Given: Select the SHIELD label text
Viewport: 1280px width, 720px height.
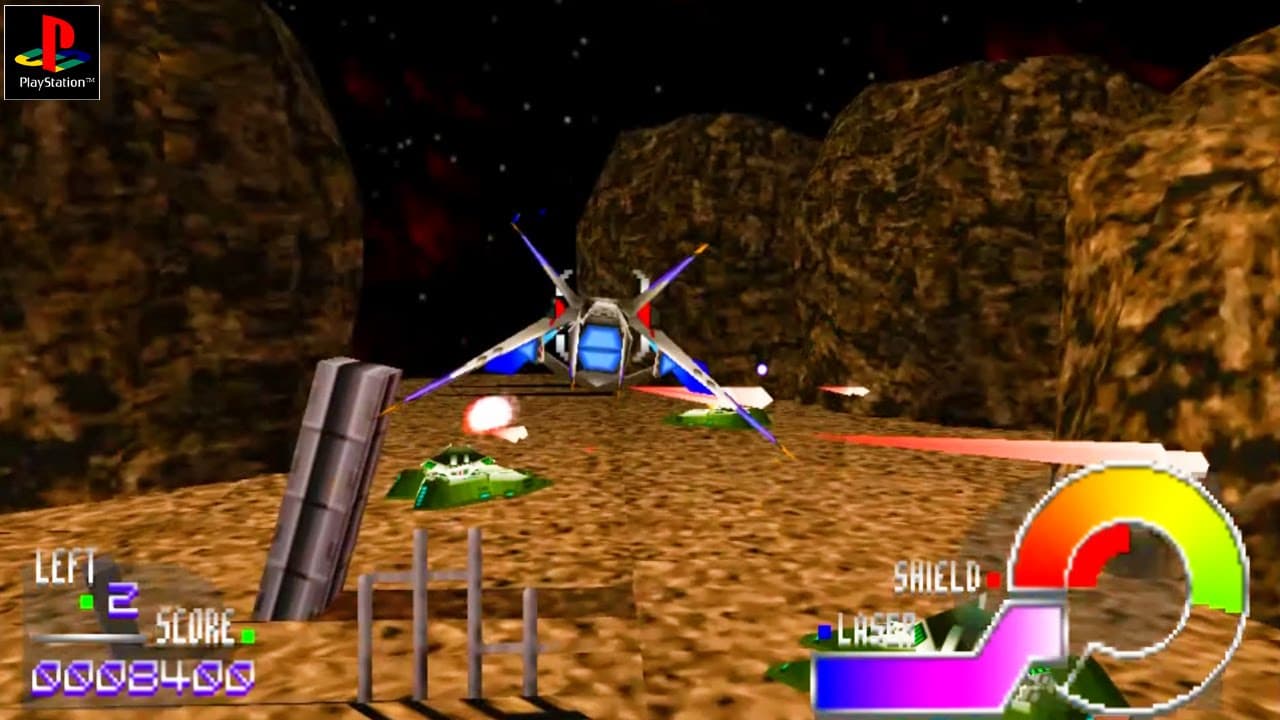Looking at the screenshot, I should 938,576.
